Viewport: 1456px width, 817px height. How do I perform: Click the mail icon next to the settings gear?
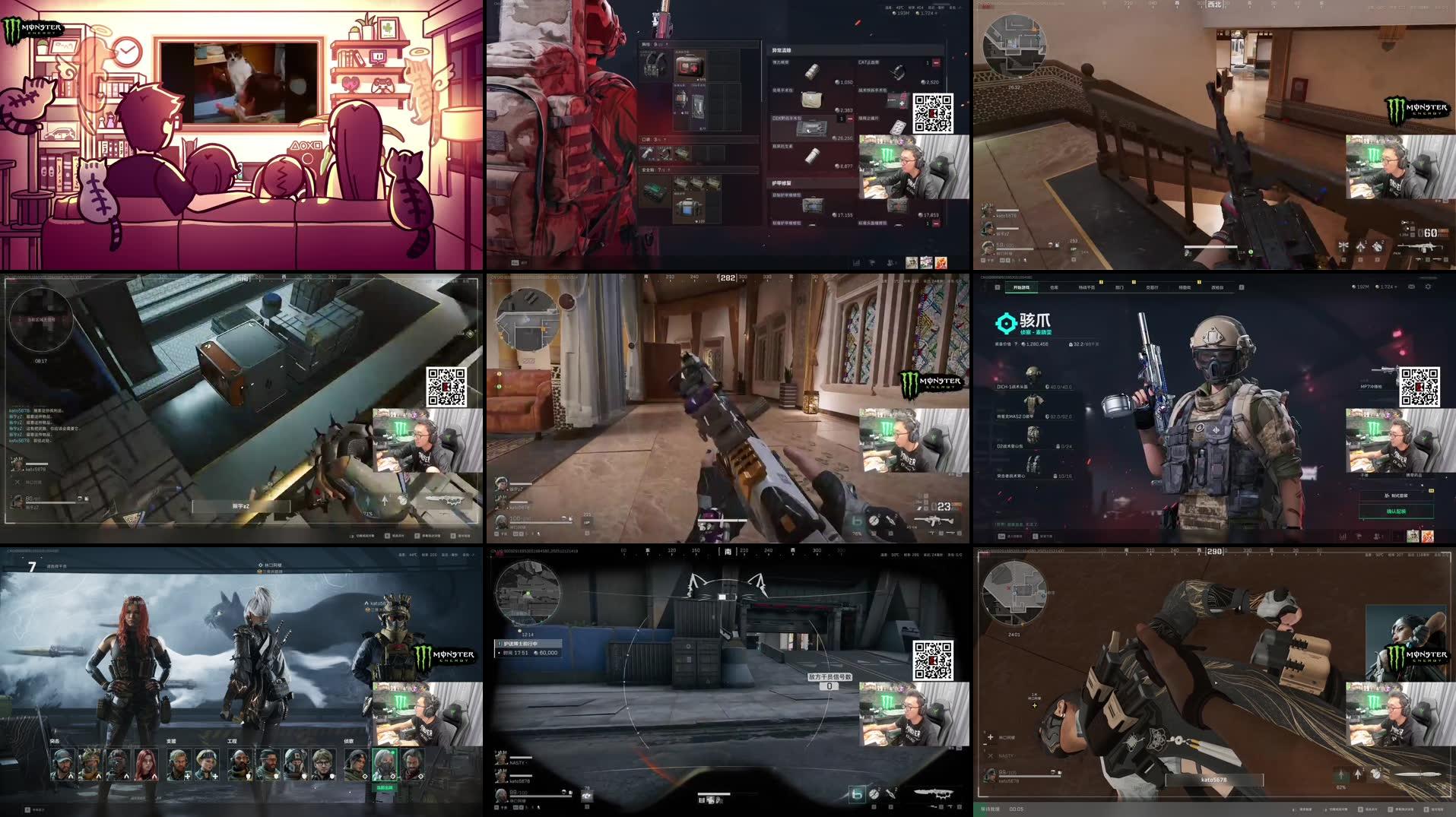coord(1411,287)
